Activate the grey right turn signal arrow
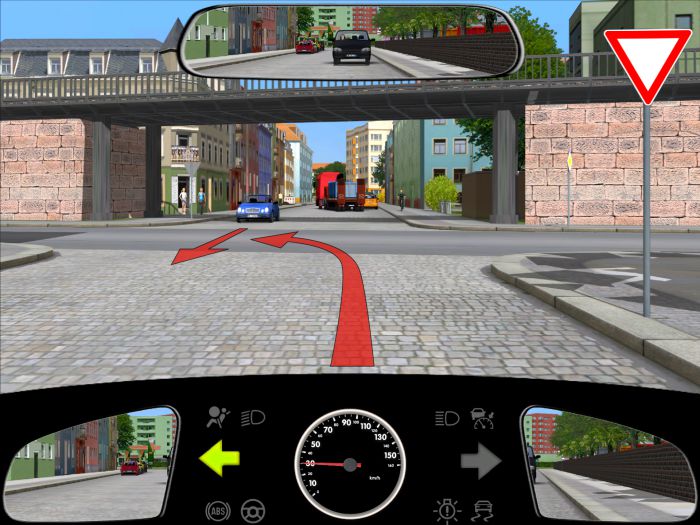 point(480,461)
